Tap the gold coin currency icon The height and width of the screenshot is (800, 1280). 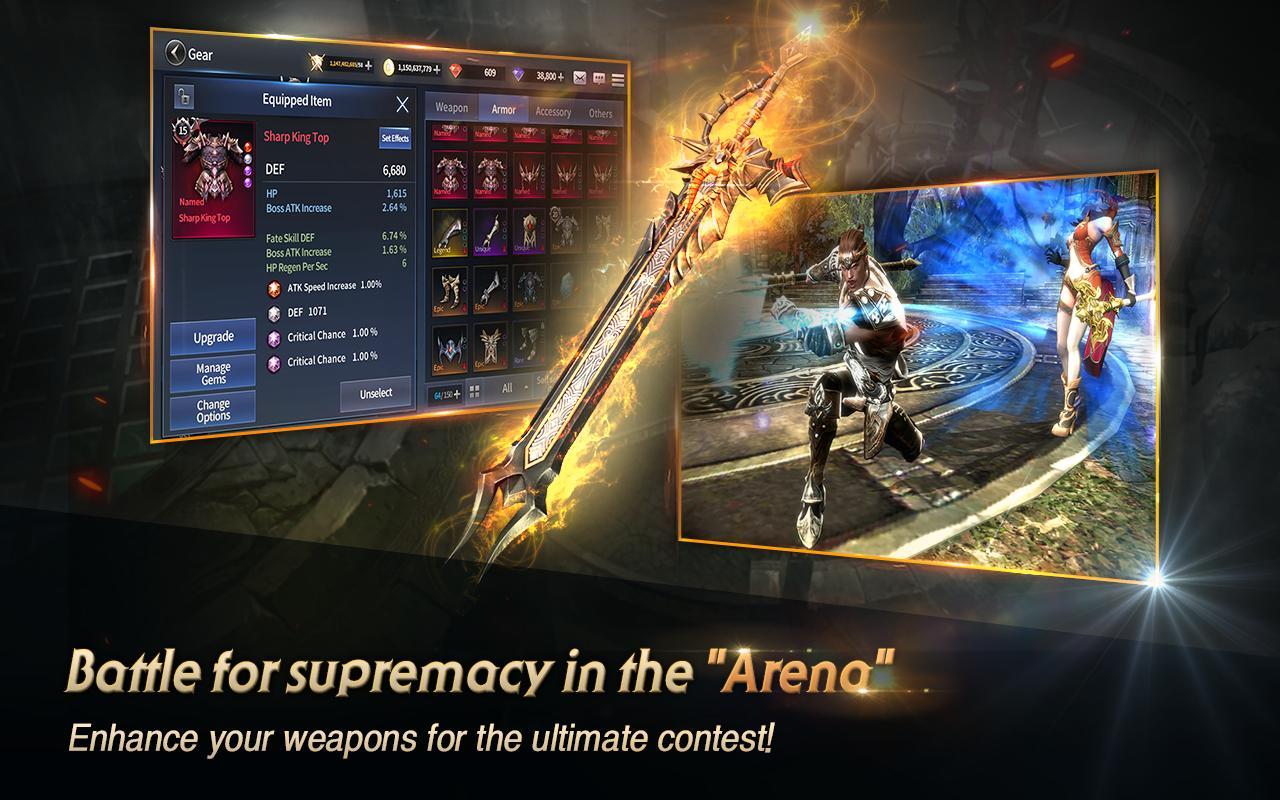click(388, 66)
